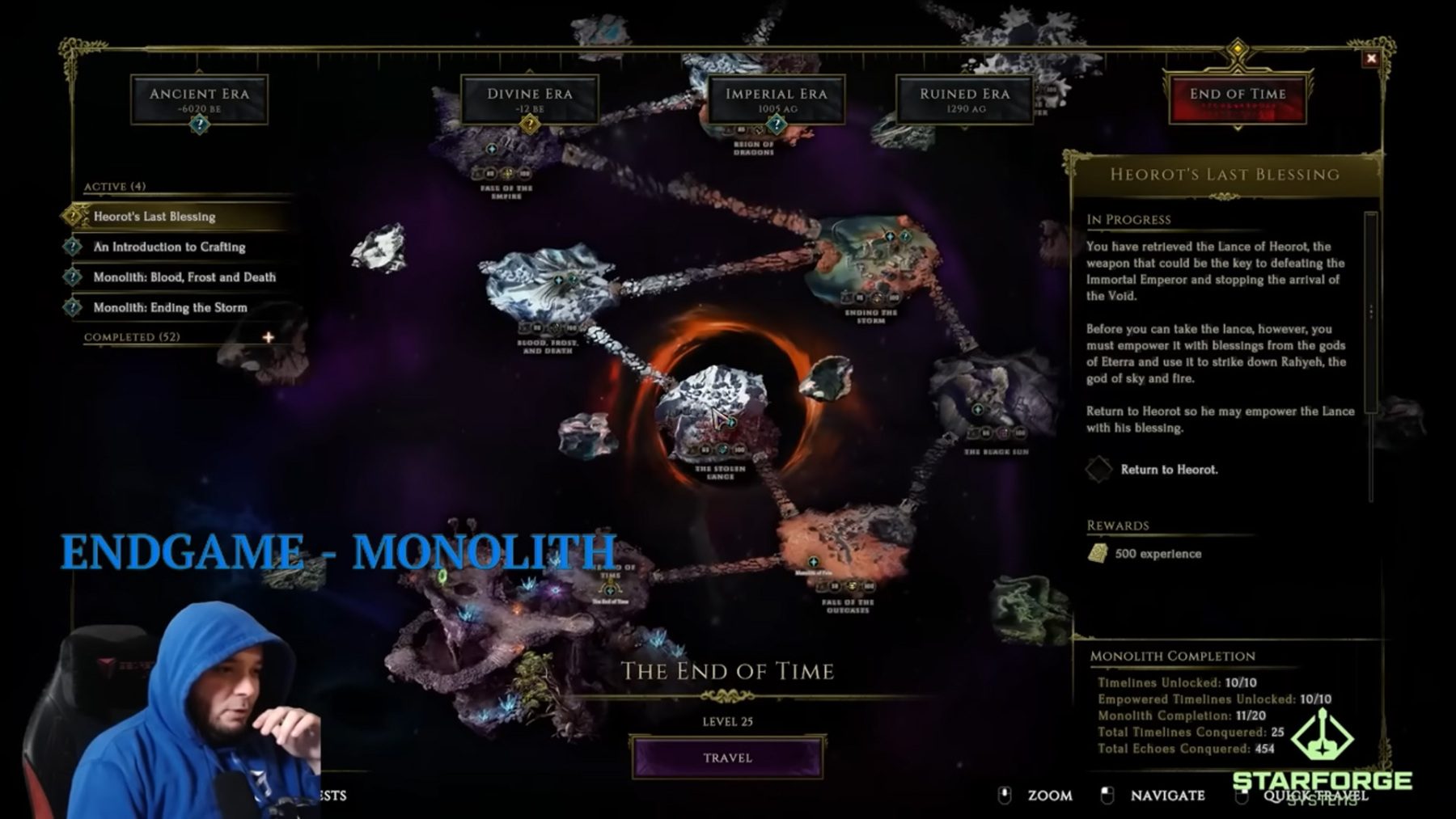Click the Travel button

[727, 758]
